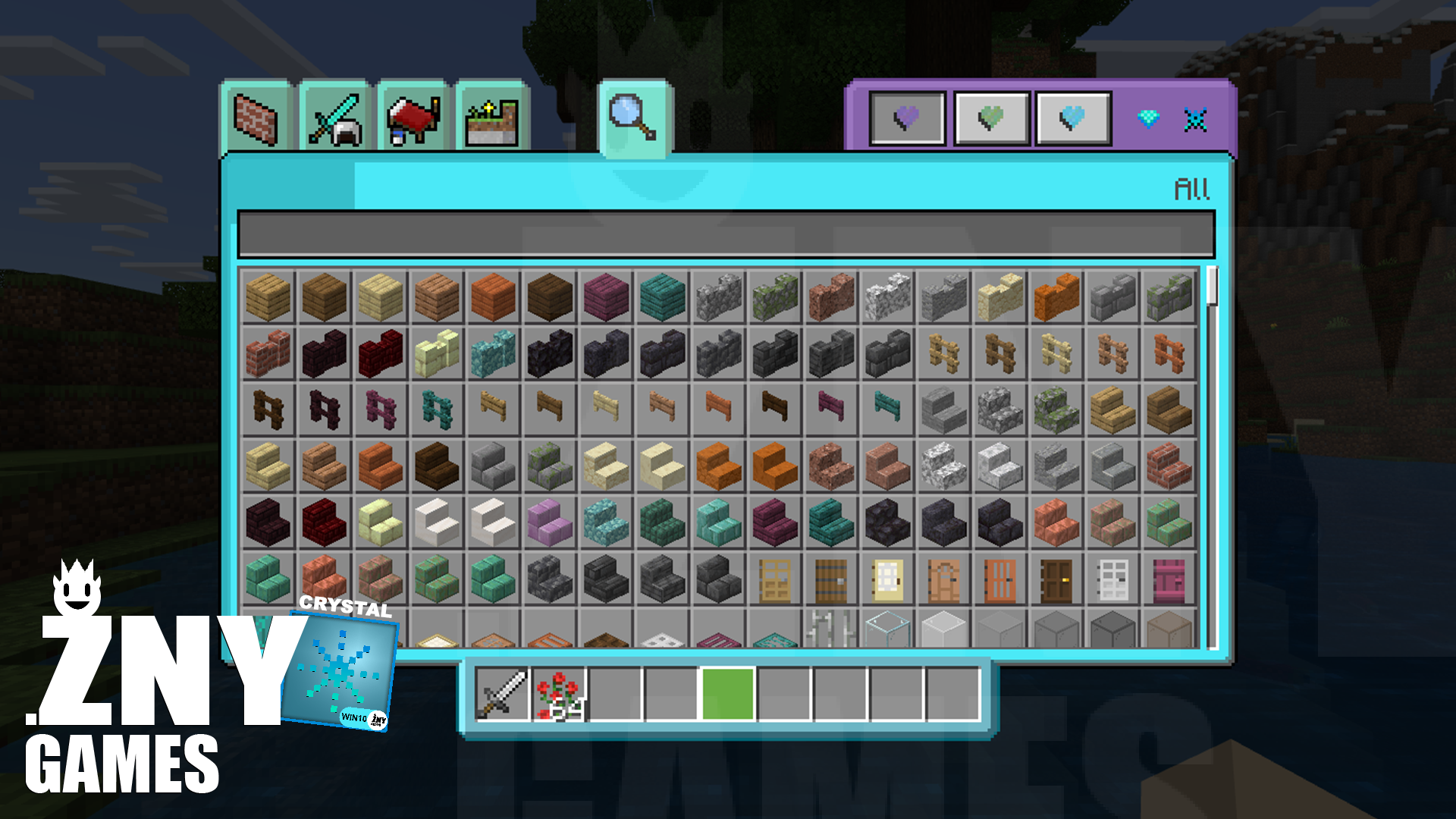
Task: Click the crossed blue X icon top right
Action: click(1197, 118)
